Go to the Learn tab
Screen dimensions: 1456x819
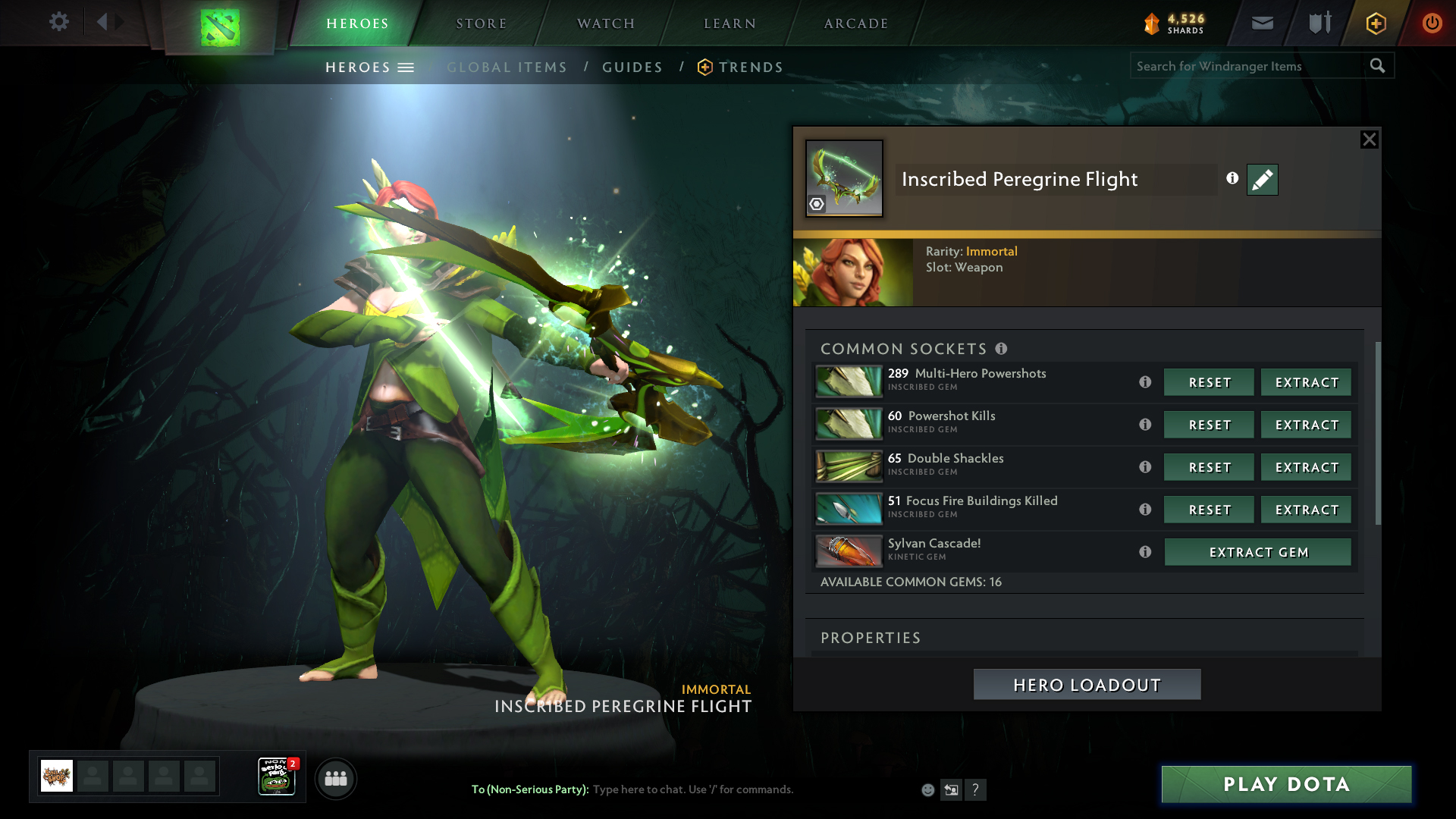tap(730, 24)
